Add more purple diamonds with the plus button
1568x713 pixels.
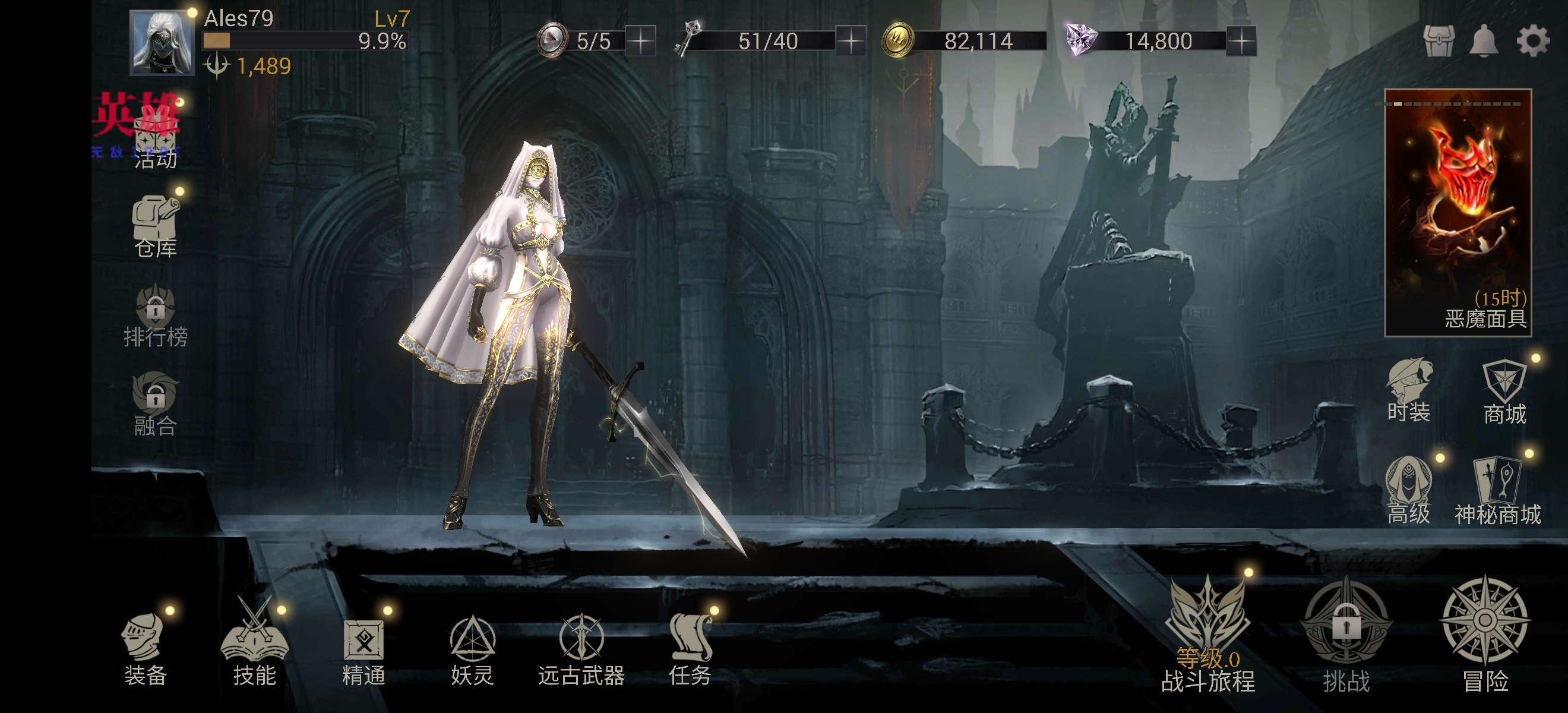(1241, 42)
